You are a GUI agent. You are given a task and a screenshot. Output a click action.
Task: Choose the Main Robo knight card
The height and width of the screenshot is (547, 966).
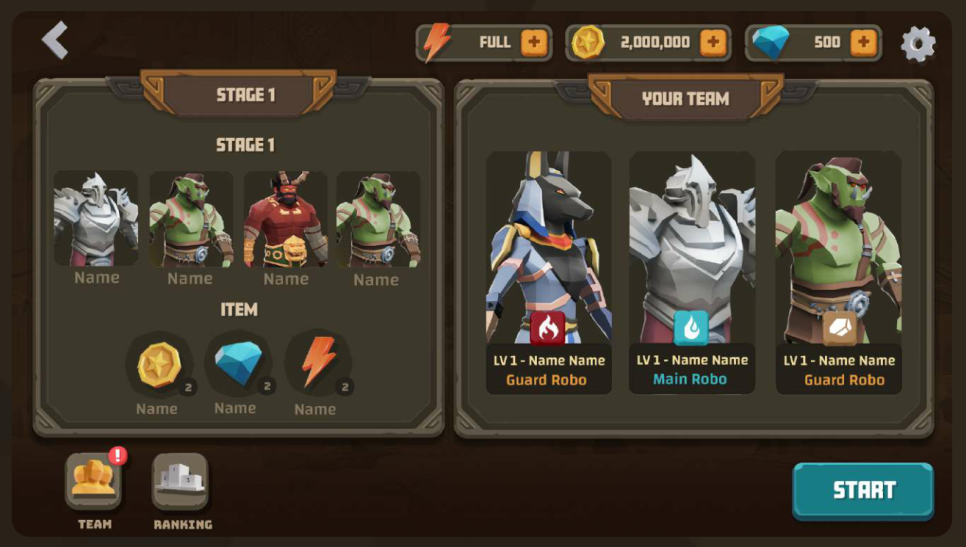(x=691, y=272)
